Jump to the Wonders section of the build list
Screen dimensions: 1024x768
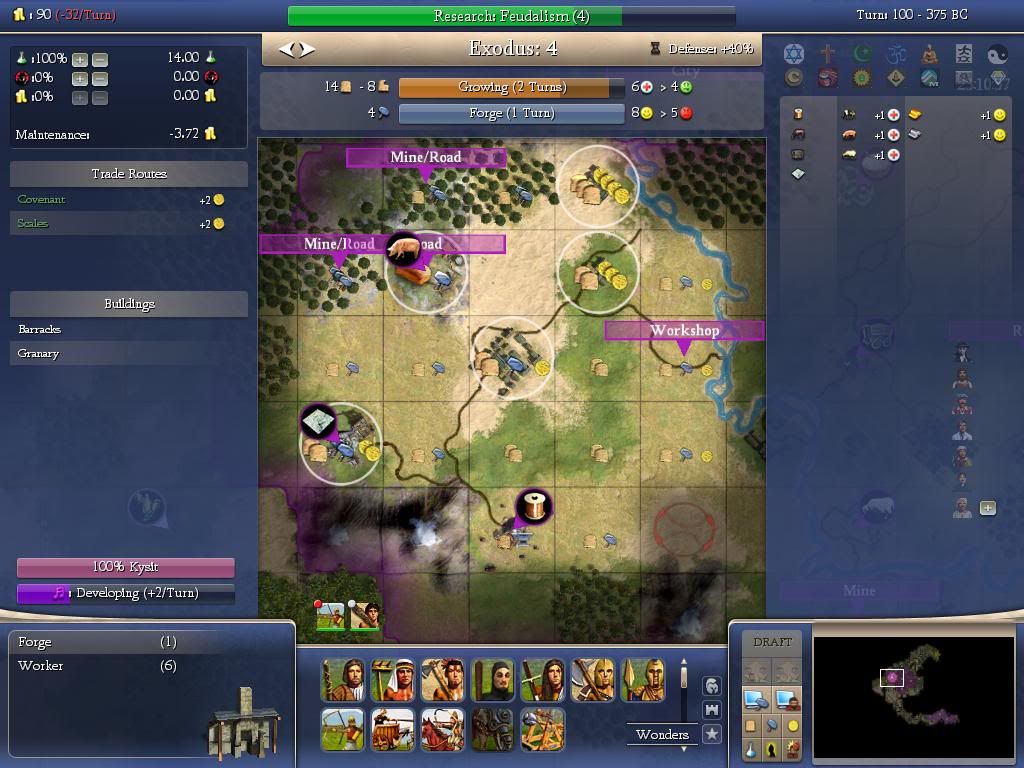coord(662,734)
